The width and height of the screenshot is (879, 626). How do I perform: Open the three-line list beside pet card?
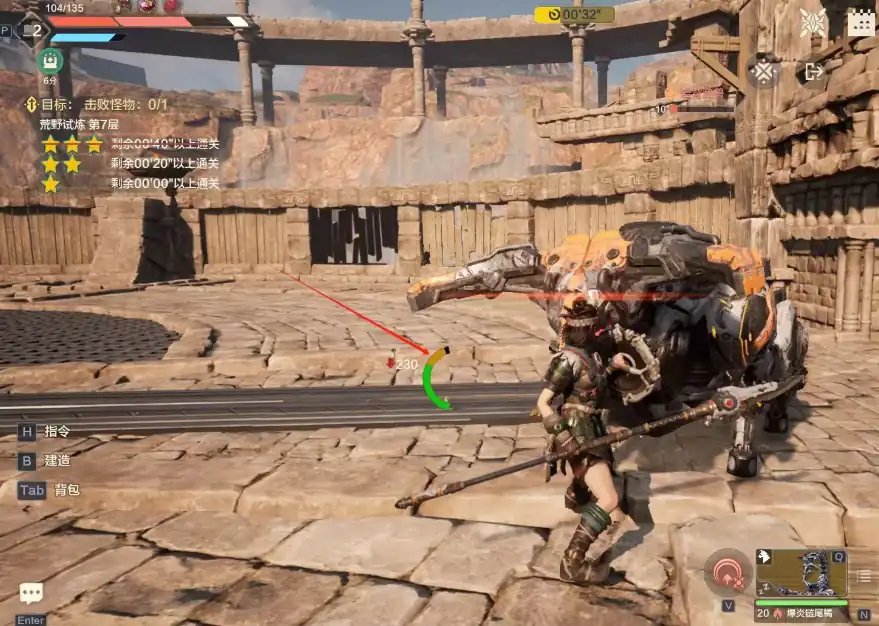coord(864,575)
